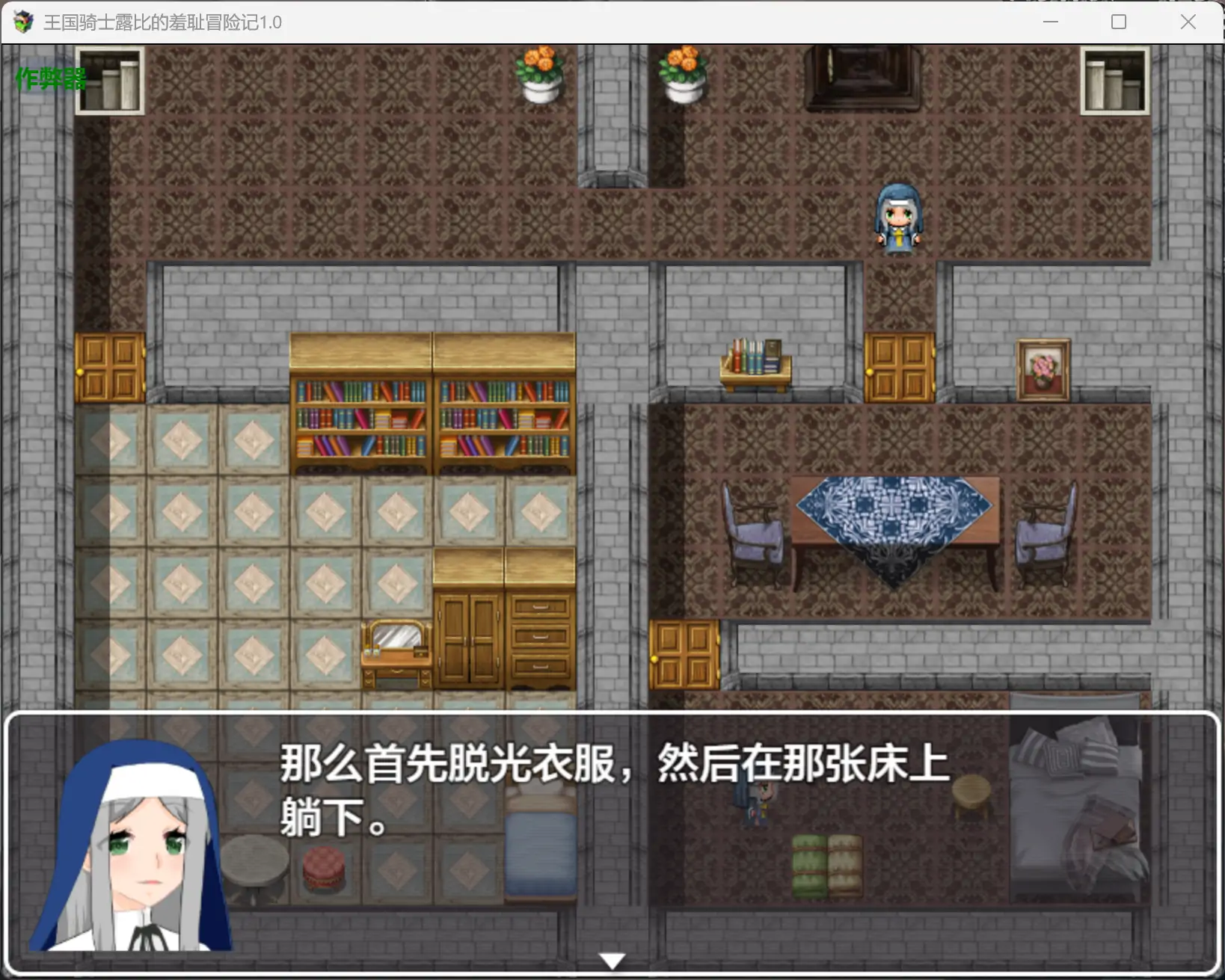Viewport: 1225px width, 980px height.
Task: Click the left flower pot on the top wall
Action: click(540, 75)
